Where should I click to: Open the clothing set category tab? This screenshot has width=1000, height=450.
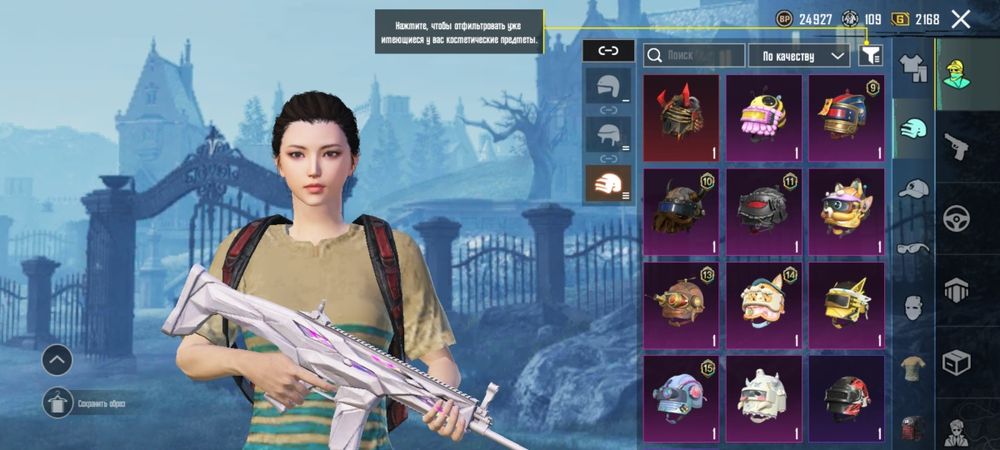pyautogui.click(x=912, y=68)
